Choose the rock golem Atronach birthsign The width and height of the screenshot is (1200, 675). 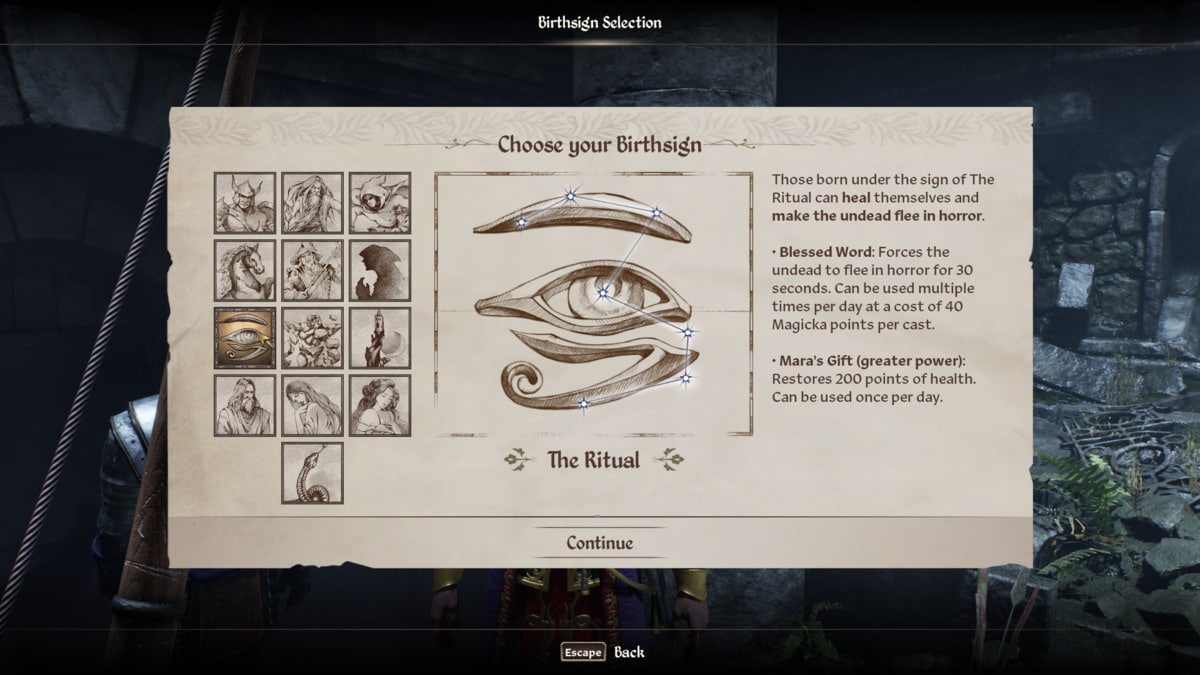pyautogui.click(x=312, y=338)
